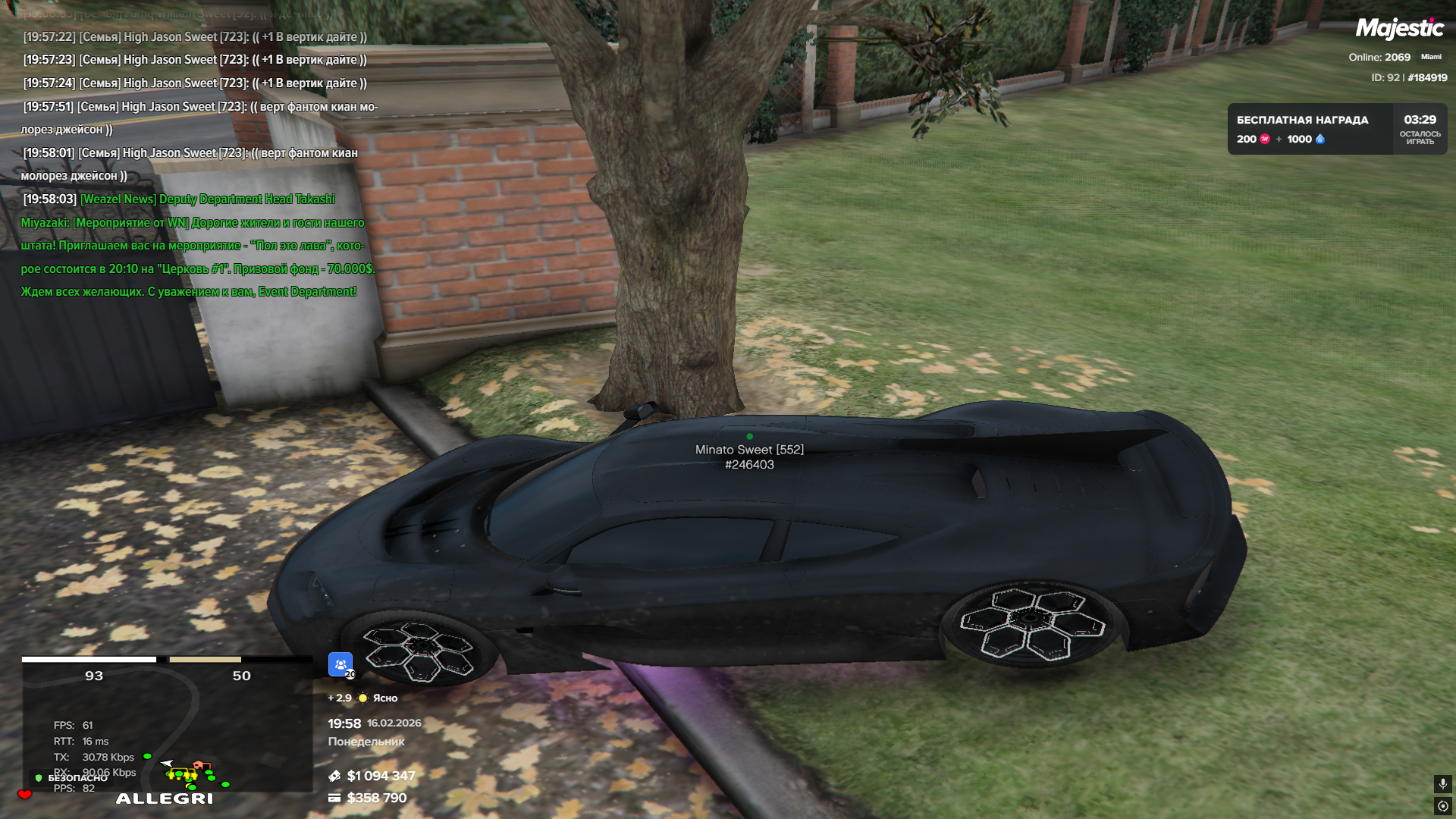The height and width of the screenshot is (819, 1456).
Task: Click the Weazel News event announcement in chat
Action: (x=197, y=245)
